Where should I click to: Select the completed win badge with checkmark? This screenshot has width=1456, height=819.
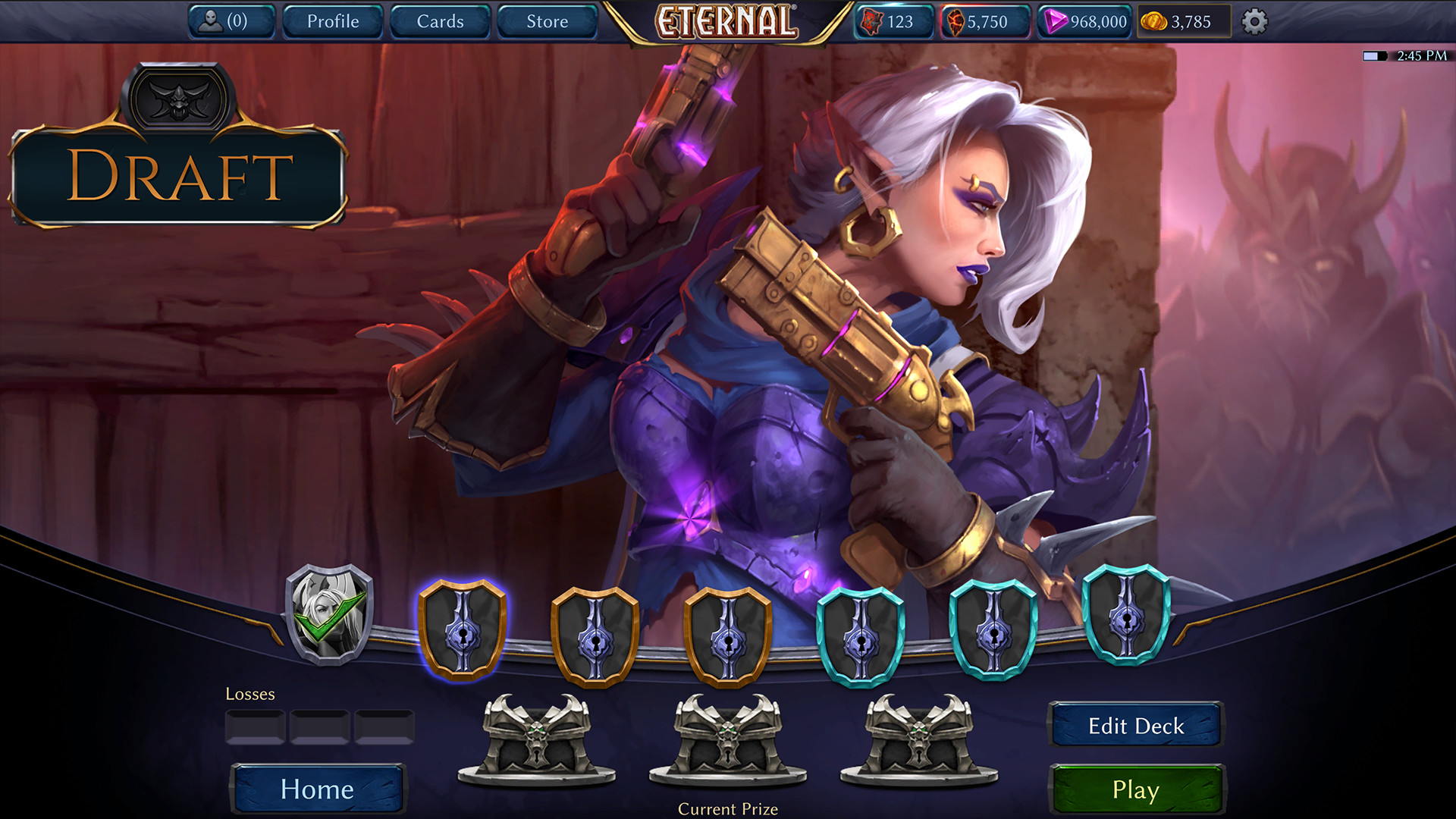pyautogui.click(x=329, y=615)
